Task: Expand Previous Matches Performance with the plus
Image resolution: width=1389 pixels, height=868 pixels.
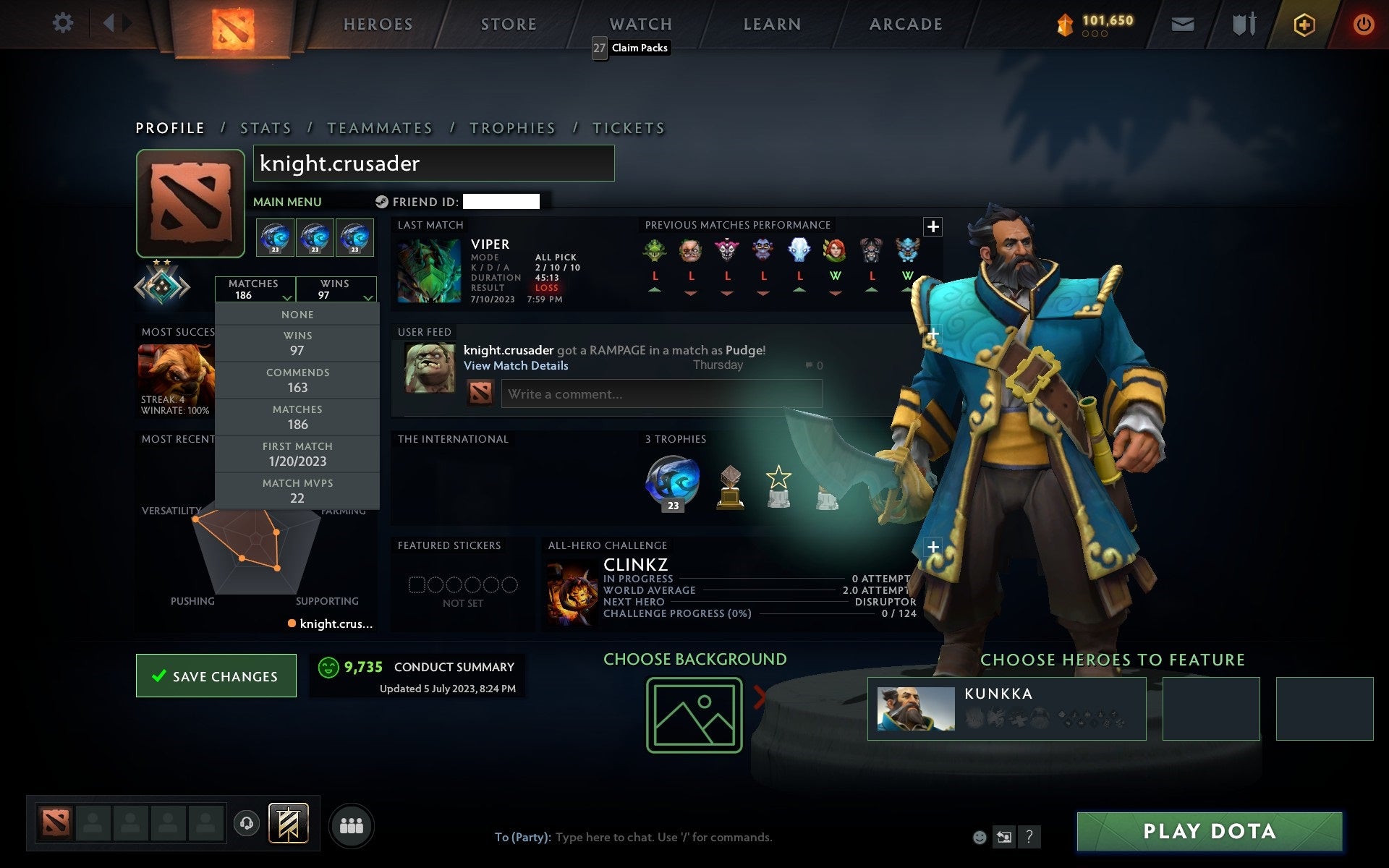Action: [933, 226]
